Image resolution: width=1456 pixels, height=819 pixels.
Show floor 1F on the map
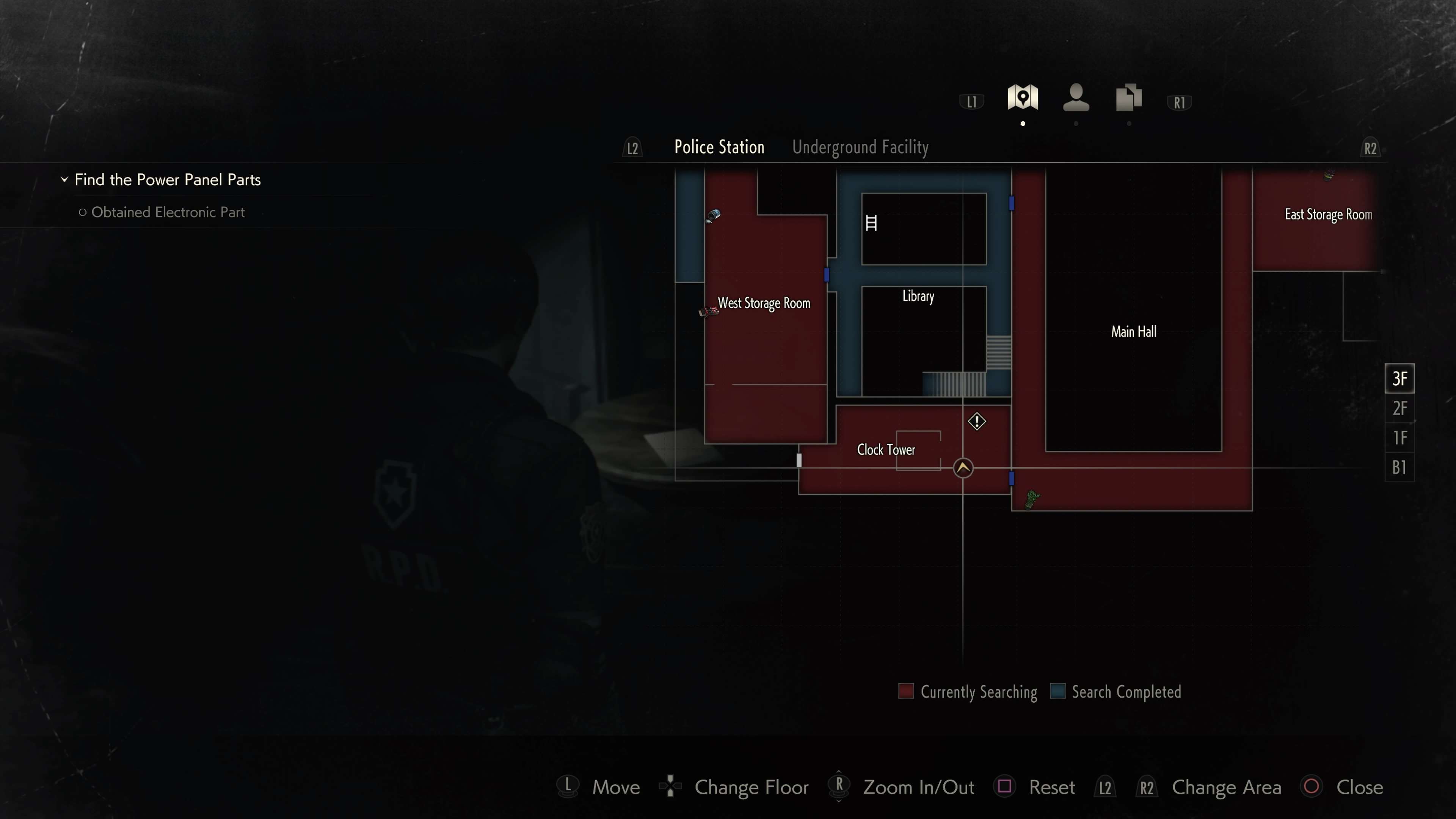(x=1399, y=438)
